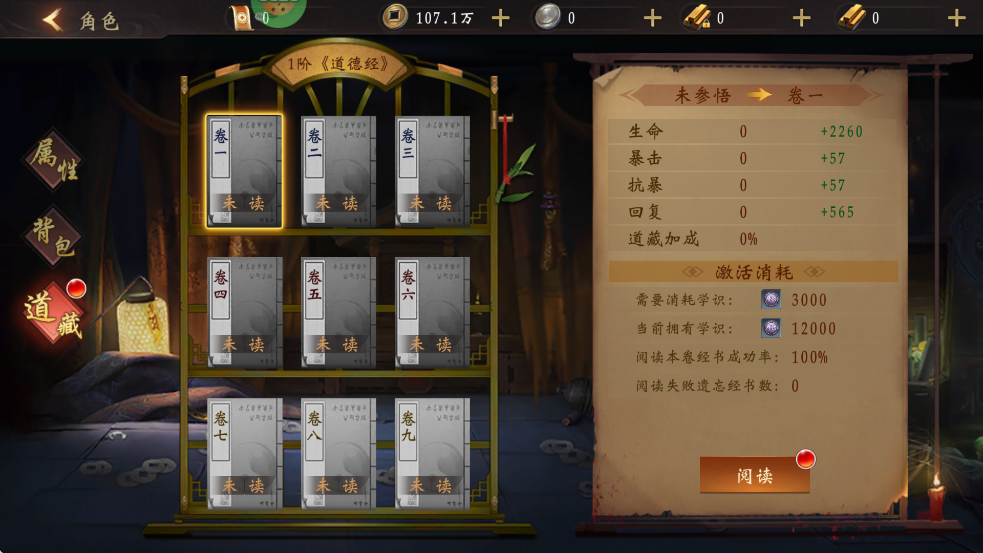
Task: Choose the 卷一 scripture book
Action: point(244,171)
